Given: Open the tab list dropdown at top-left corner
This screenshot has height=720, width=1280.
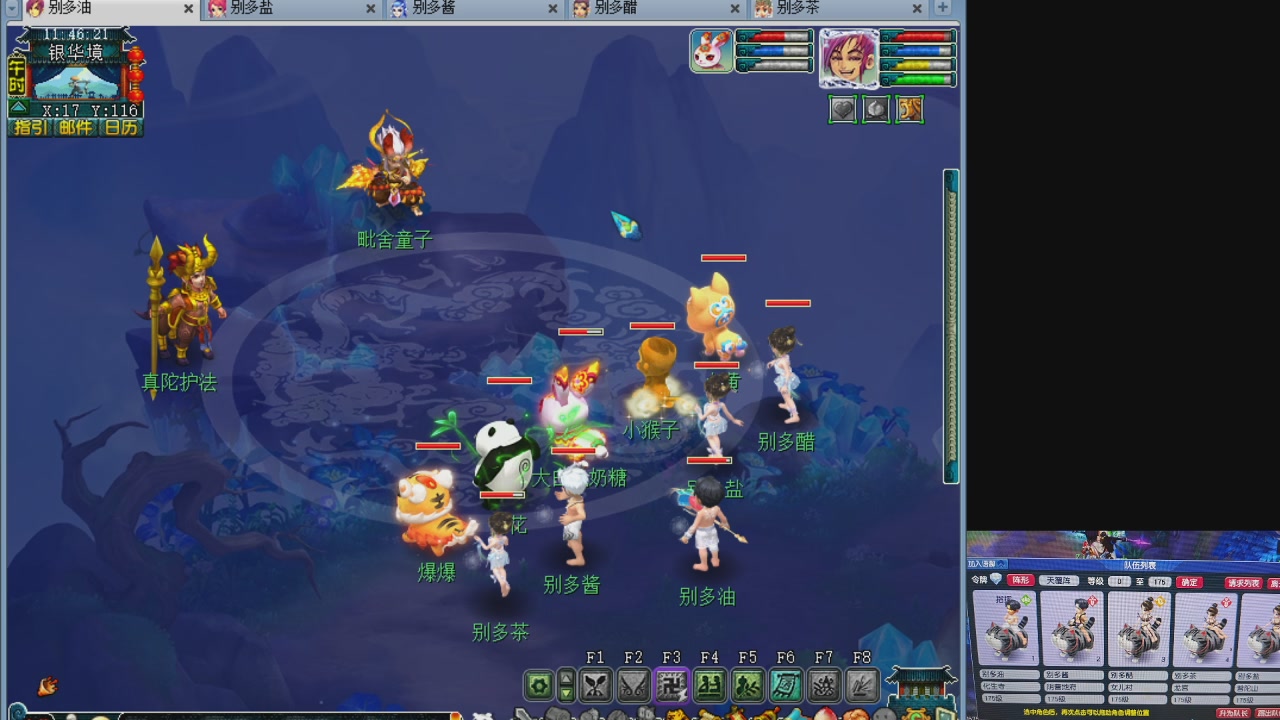Looking at the screenshot, I should 11,8.
